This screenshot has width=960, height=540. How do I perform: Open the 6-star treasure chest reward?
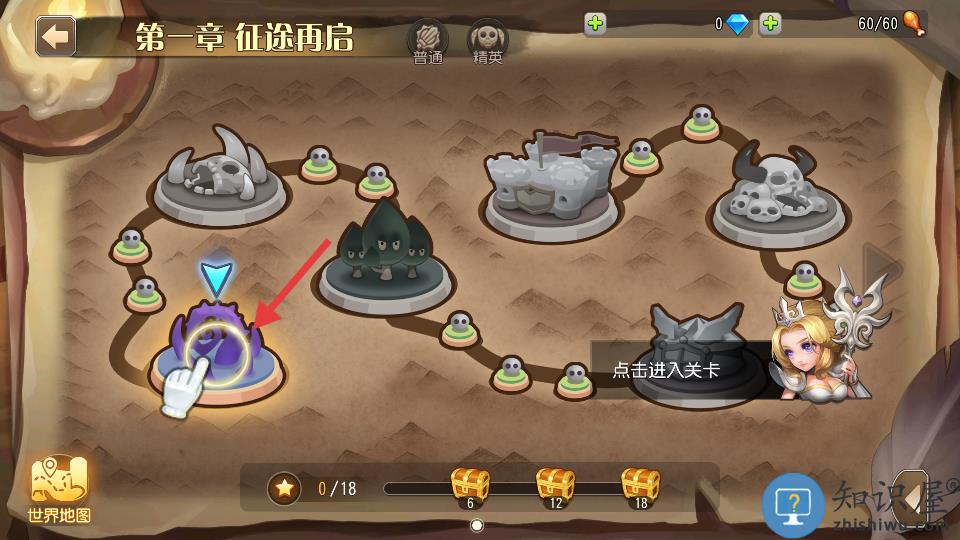(470, 486)
